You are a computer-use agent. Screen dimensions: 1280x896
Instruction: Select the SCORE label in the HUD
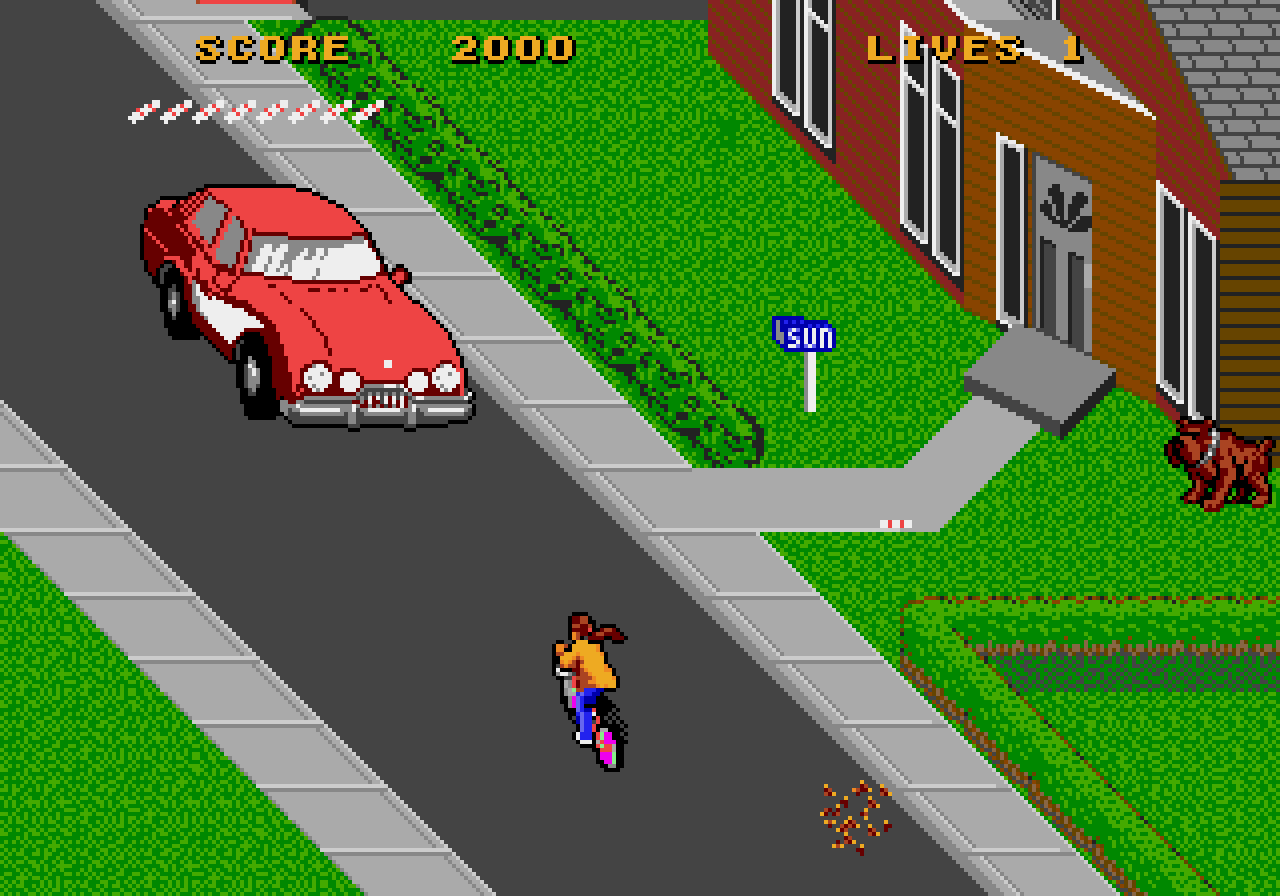(x=270, y=45)
